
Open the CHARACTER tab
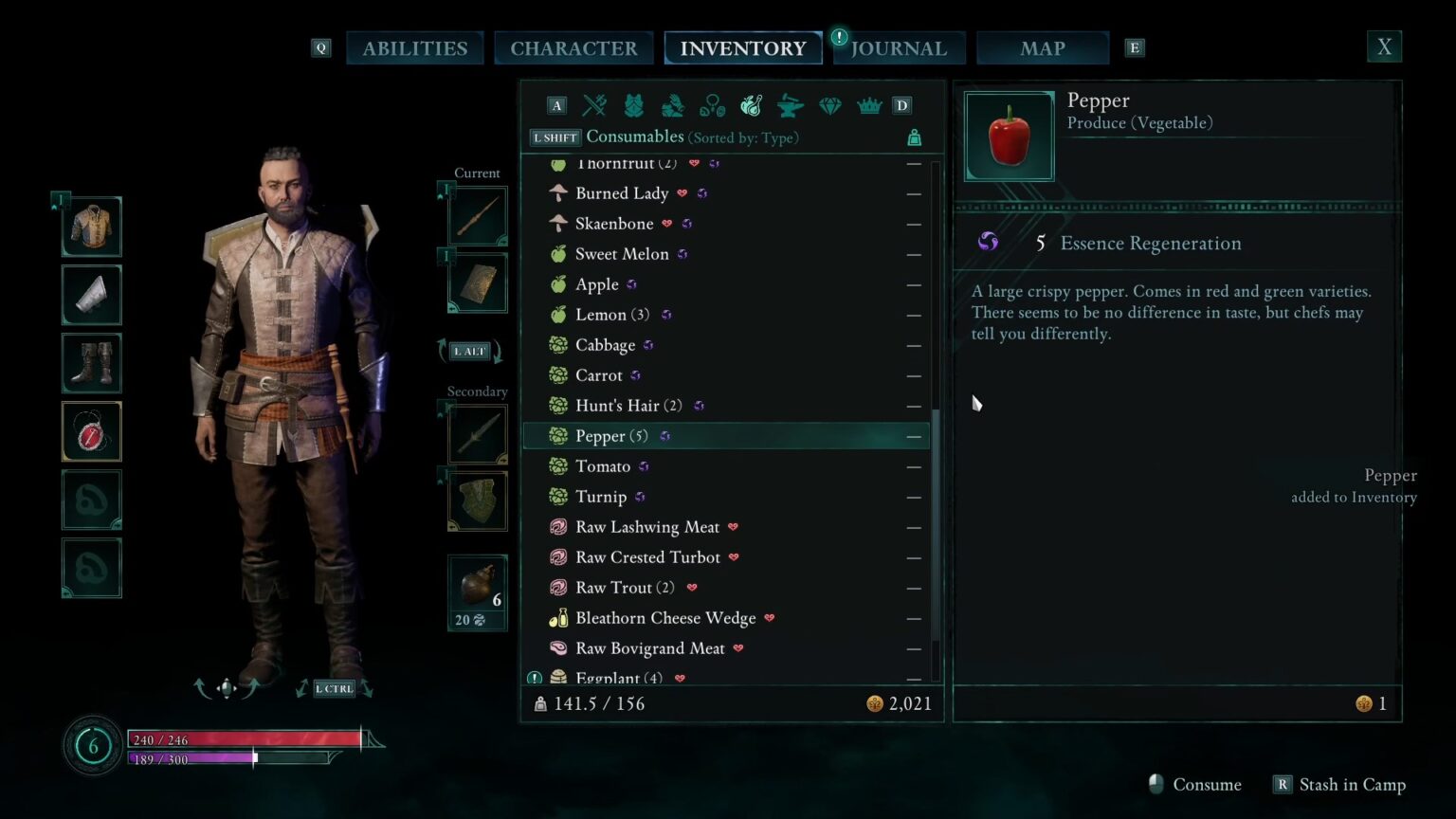click(x=573, y=47)
